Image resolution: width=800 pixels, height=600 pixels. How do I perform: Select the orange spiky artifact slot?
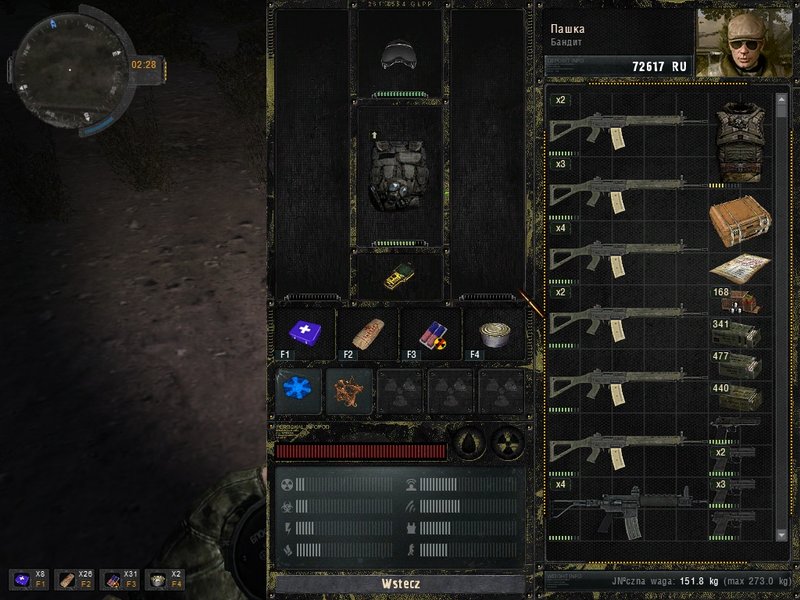tap(350, 390)
